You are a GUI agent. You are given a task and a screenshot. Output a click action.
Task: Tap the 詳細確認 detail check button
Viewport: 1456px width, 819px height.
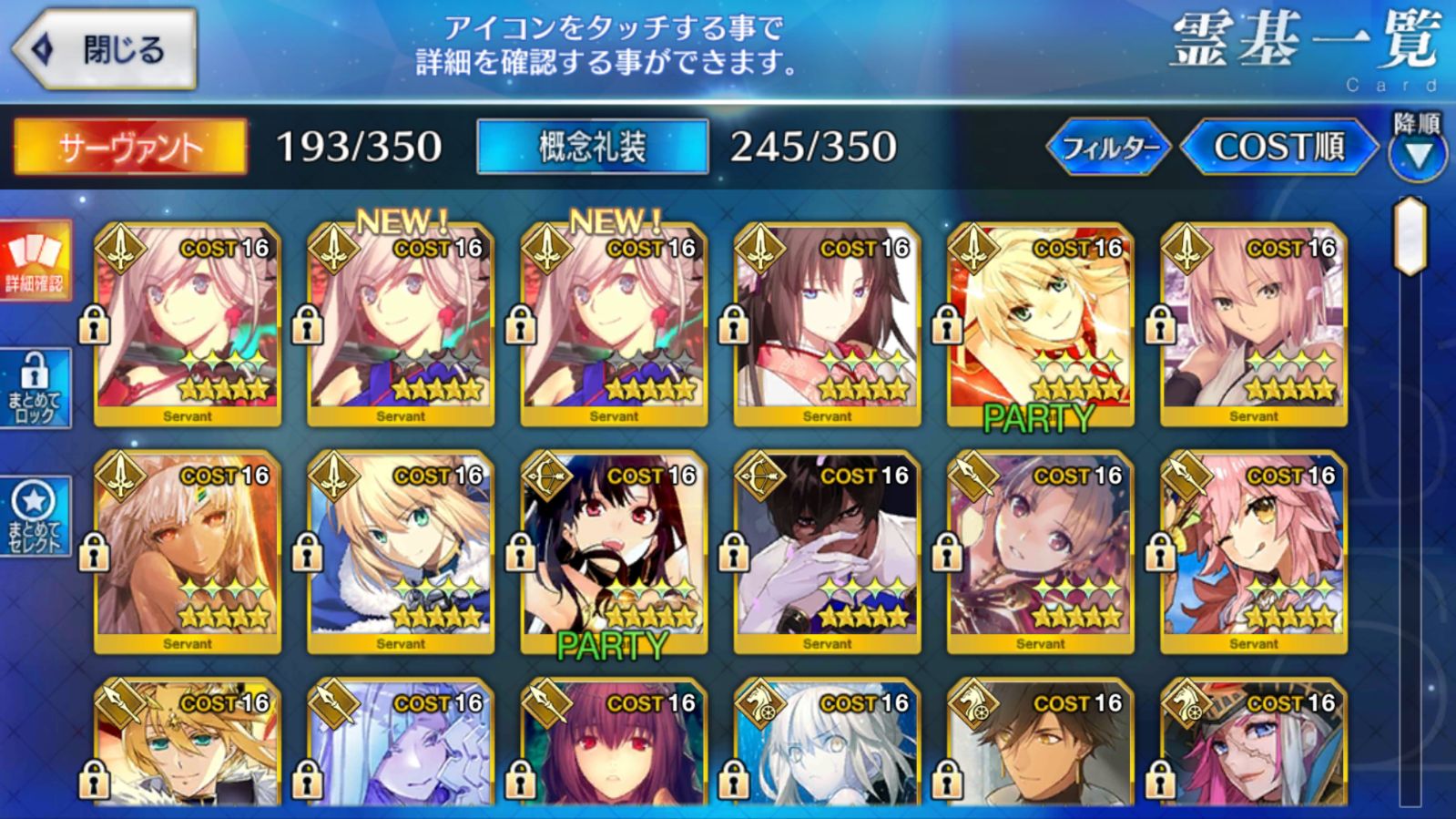point(35,260)
